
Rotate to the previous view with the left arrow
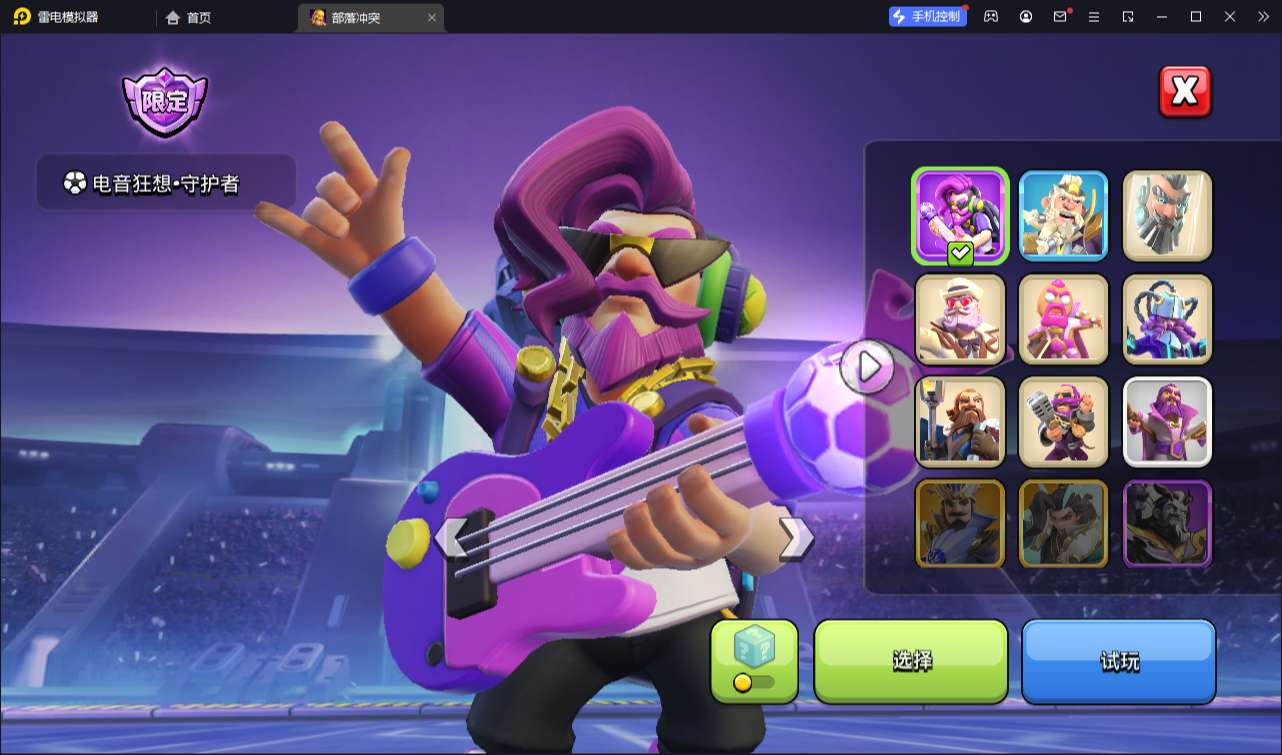coord(451,538)
